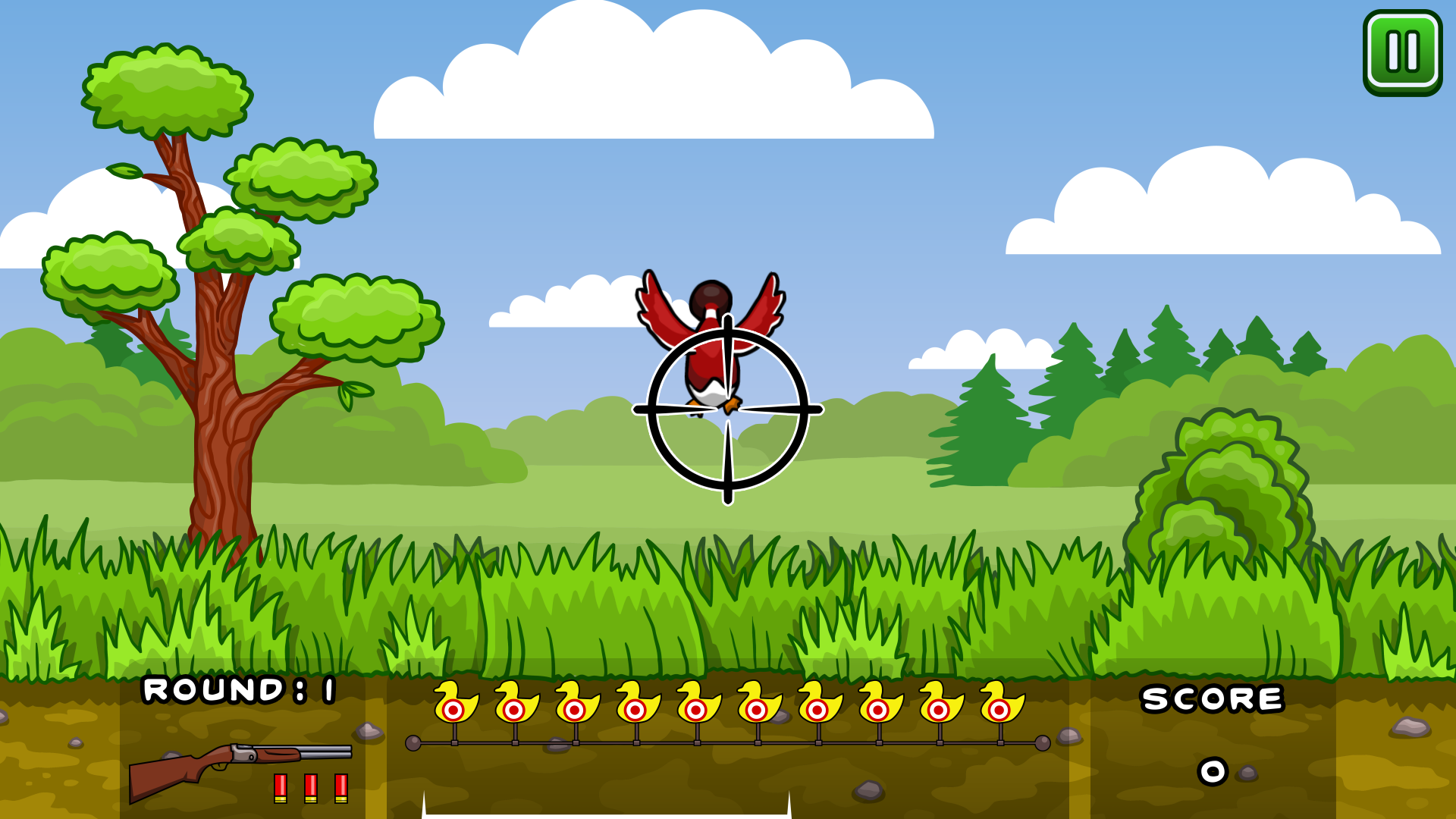The width and height of the screenshot is (1456, 819).
Task: Toggle the second red ammo shell
Action: pos(311,789)
